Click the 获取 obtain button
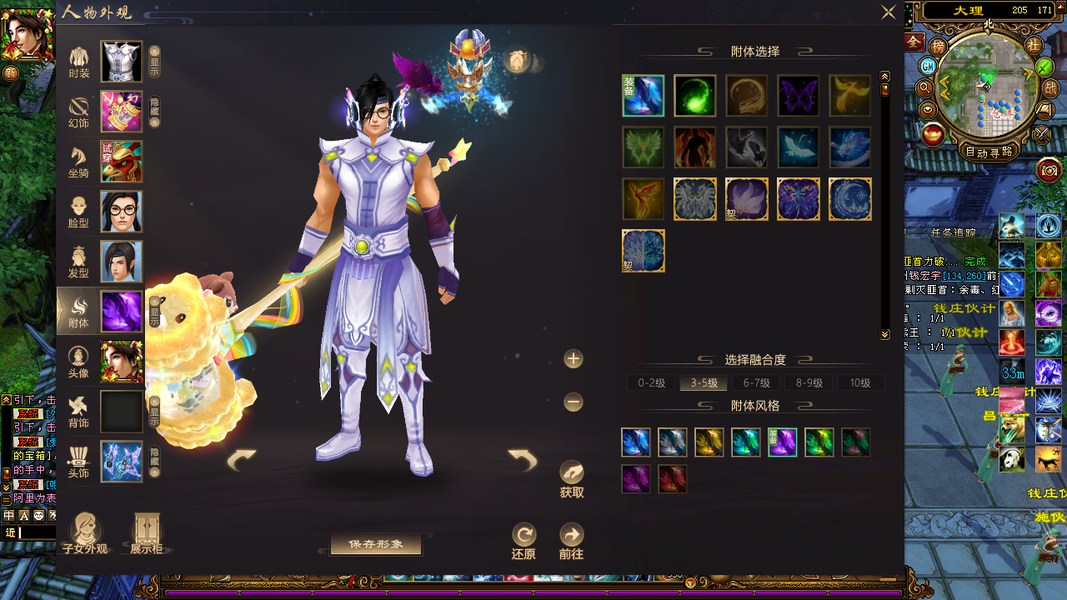Screen dimensions: 1067x600 pos(572,478)
